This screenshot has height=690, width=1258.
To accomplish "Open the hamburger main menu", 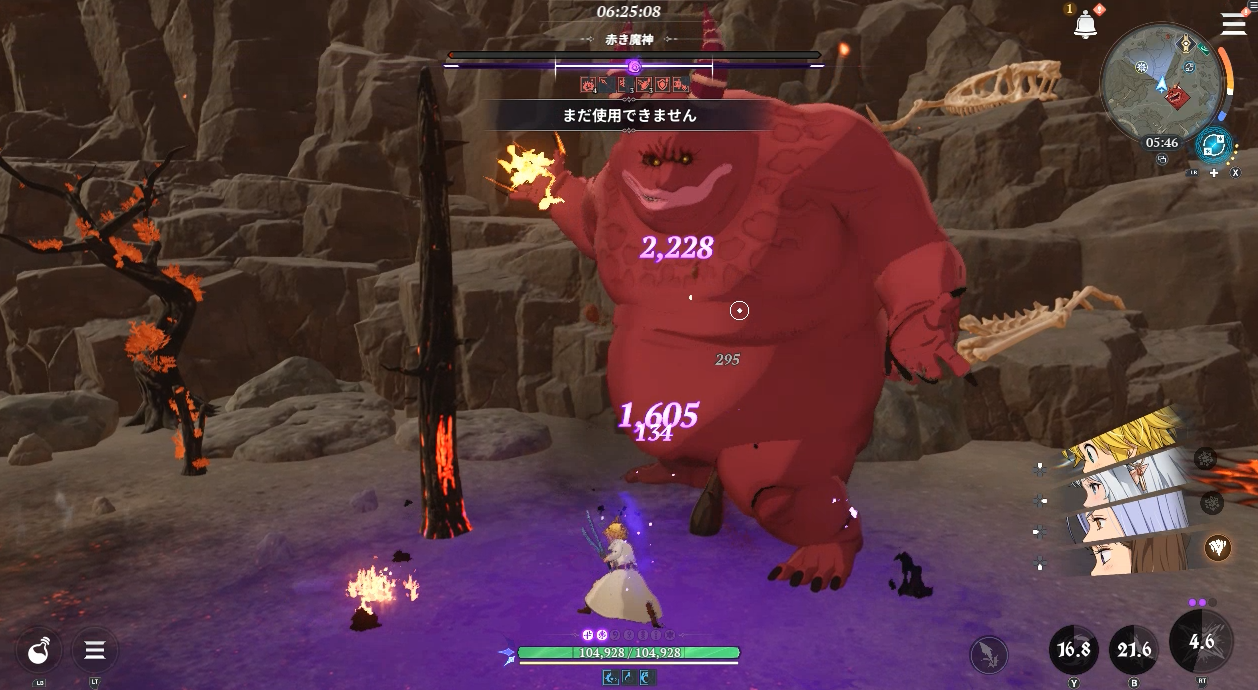I will coord(1233,25).
